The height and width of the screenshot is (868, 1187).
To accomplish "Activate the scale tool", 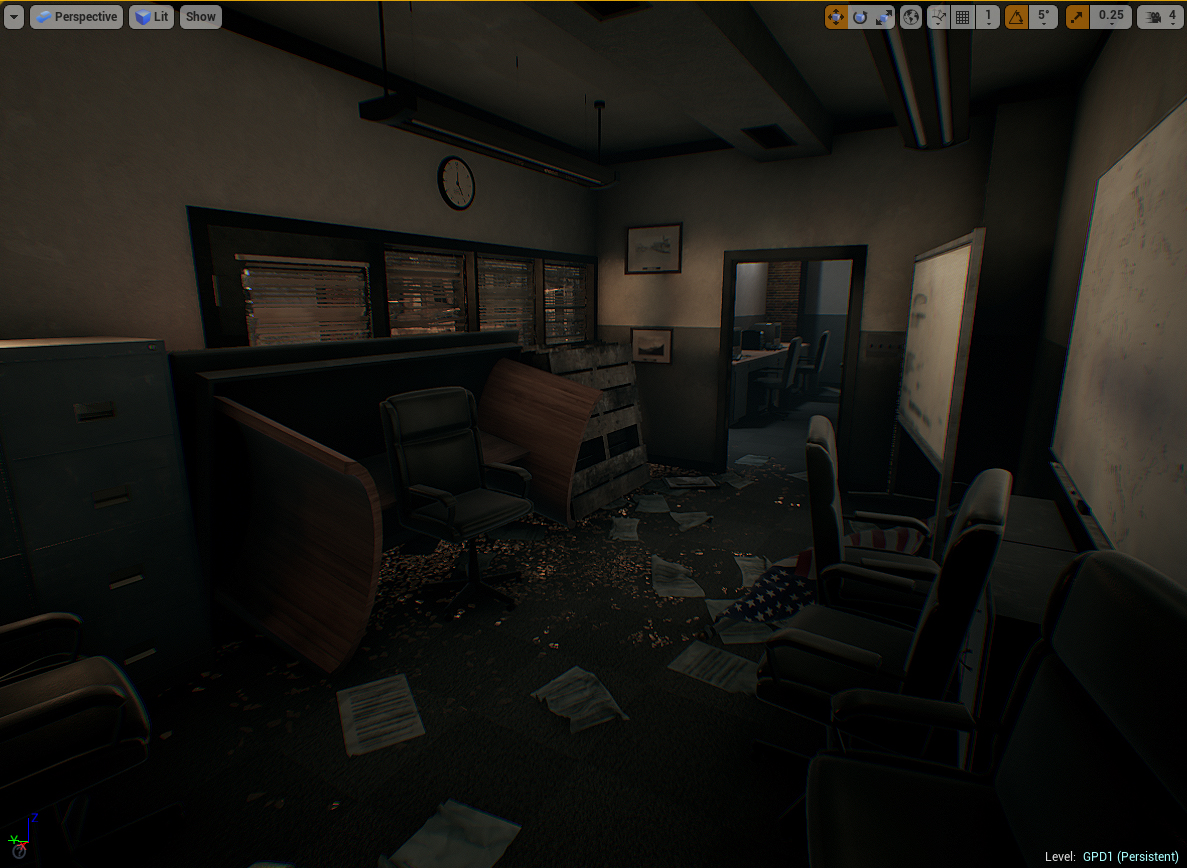I will coord(883,17).
